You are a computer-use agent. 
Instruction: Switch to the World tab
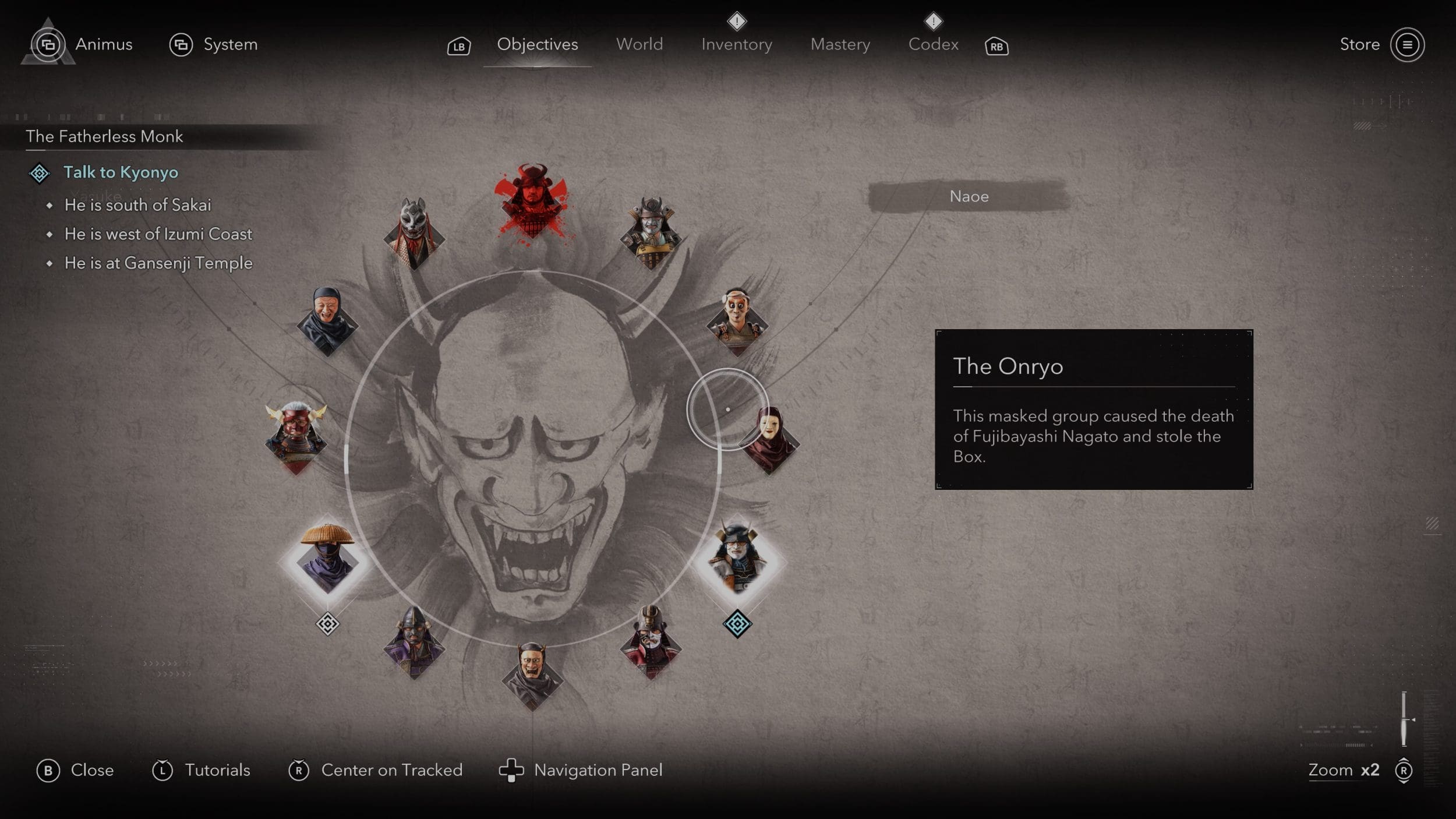(639, 44)
